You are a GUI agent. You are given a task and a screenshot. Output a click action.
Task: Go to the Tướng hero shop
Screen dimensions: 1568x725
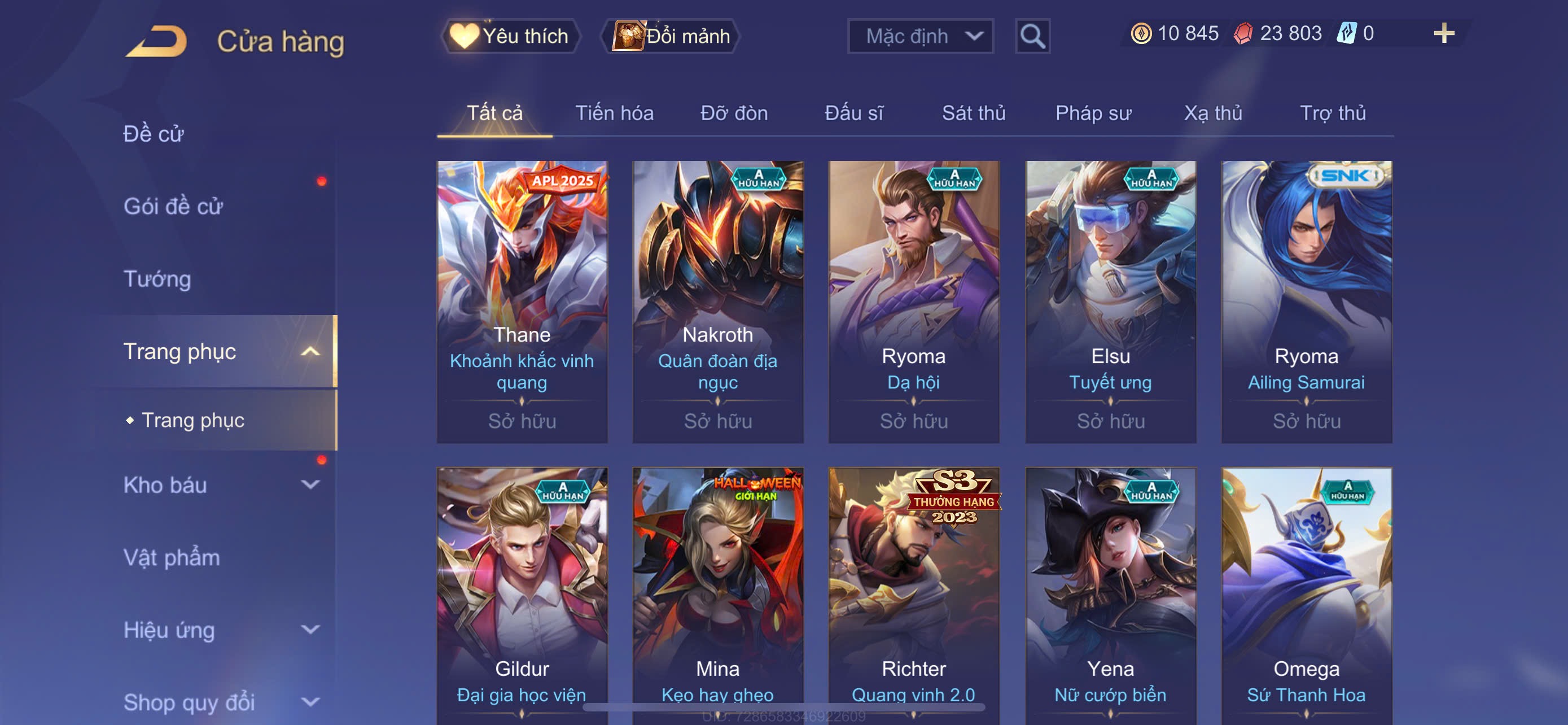pyautogui.click(x=157, y=279)
